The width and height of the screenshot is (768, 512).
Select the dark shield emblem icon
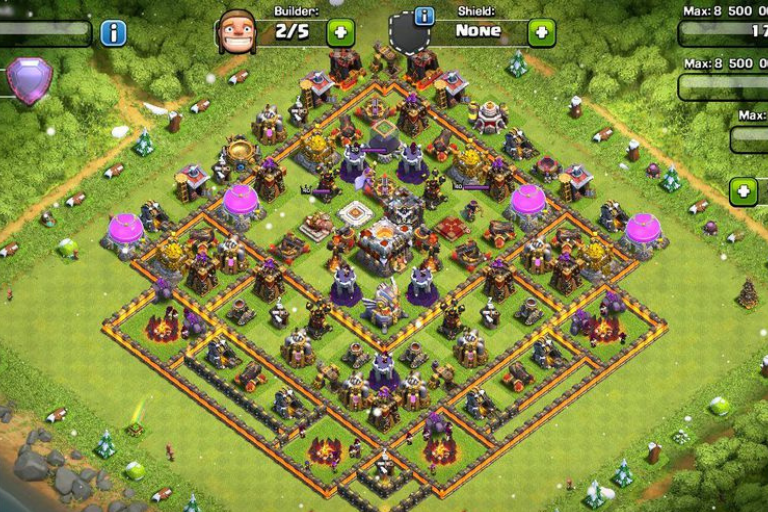409,34
